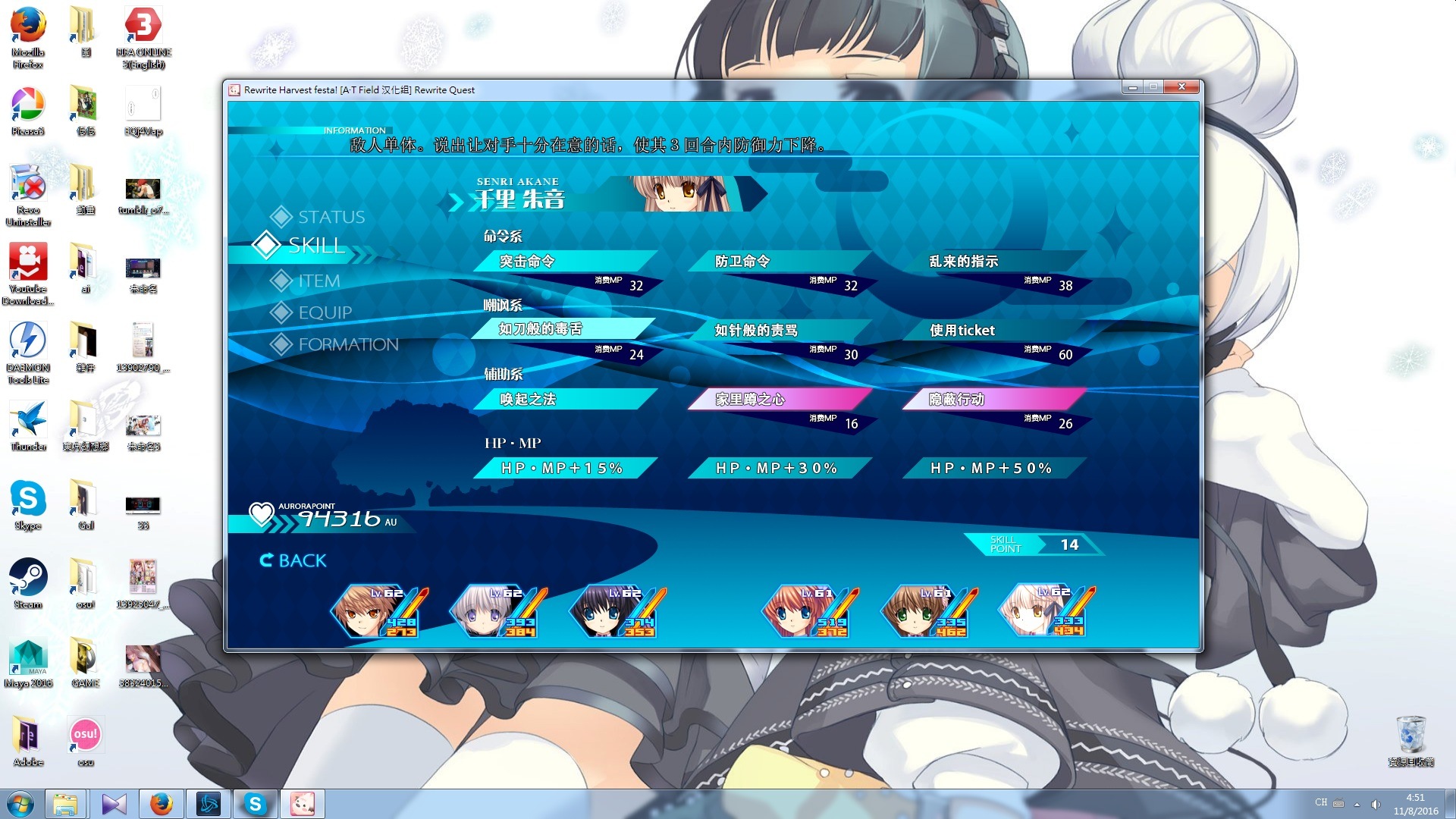The height and width of the screenshot is (819, 1456).
Task: Select the 如针般的责骂 skill
Action: (x=780, y=331)
